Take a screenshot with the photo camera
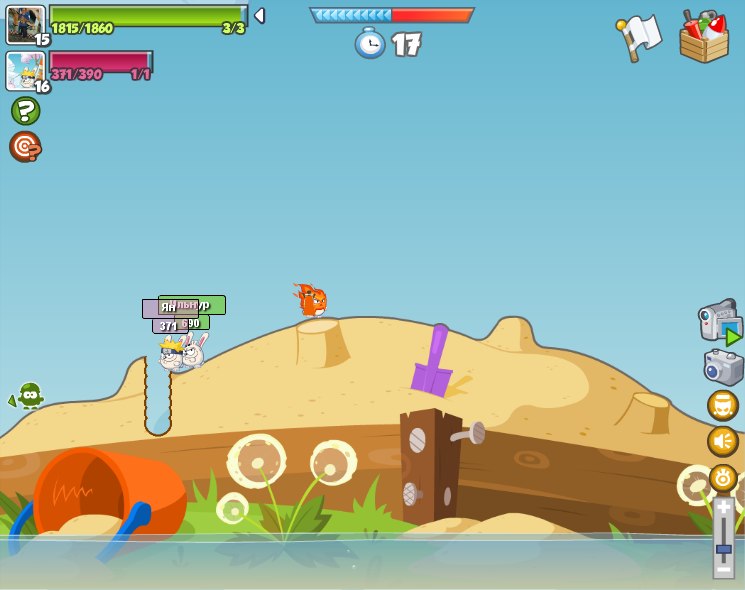The image size is (745, 590). point(723,367)
